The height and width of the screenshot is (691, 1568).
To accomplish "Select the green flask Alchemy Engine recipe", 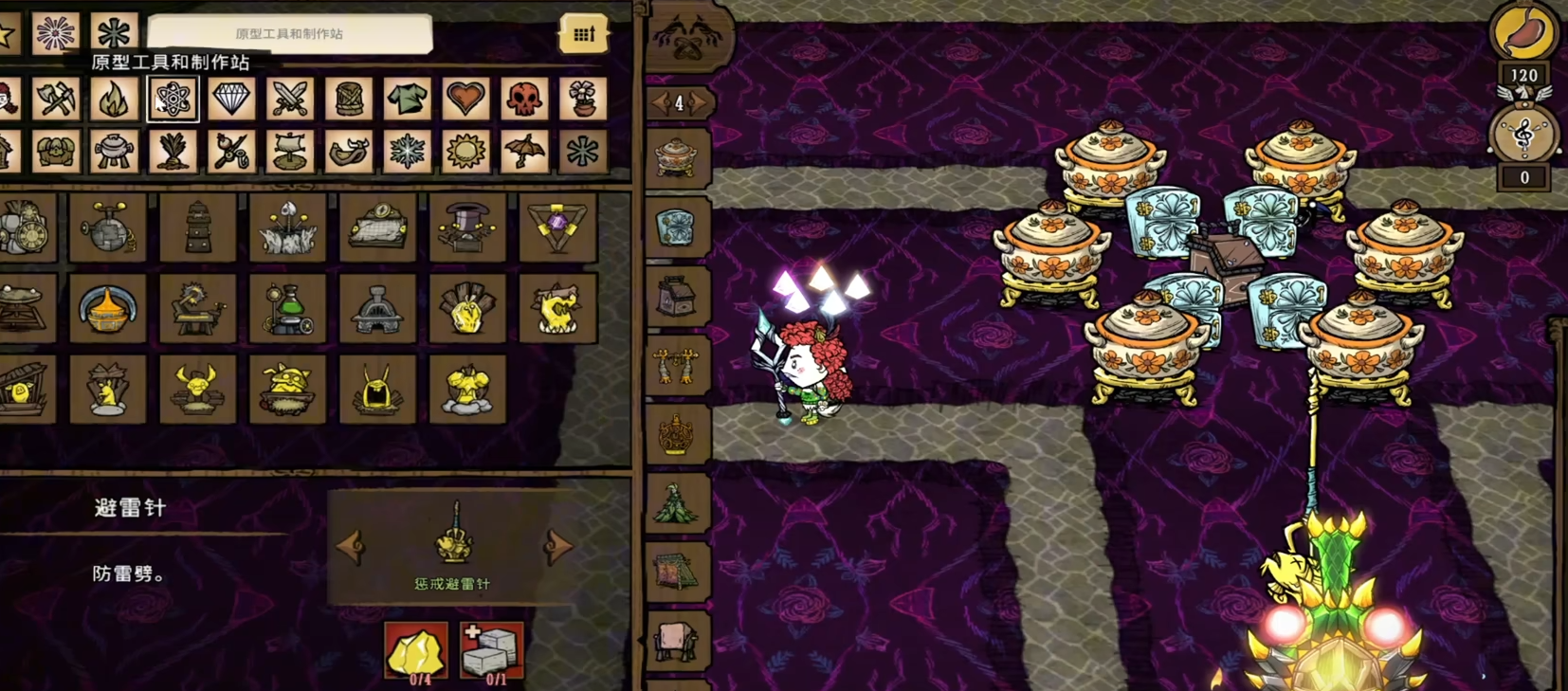I will click(288, 309).
